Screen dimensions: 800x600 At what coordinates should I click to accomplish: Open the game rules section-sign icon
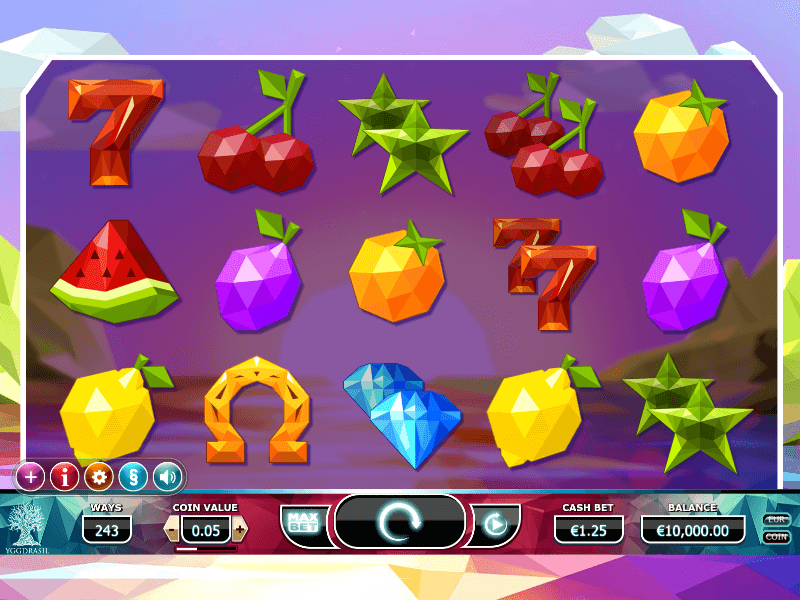pyautogui.click(x=133, y=476)
